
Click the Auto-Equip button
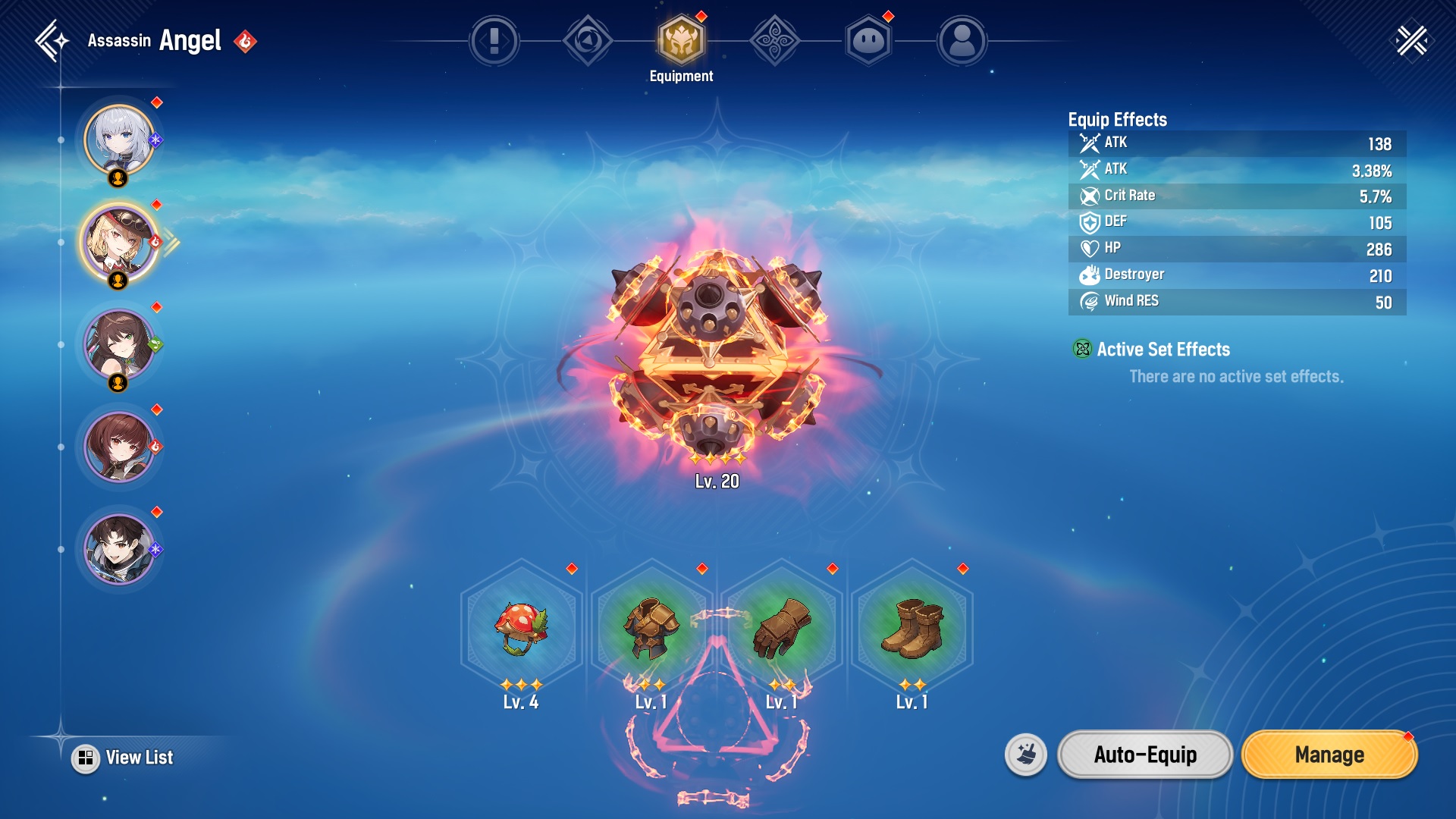(1145, 755)
